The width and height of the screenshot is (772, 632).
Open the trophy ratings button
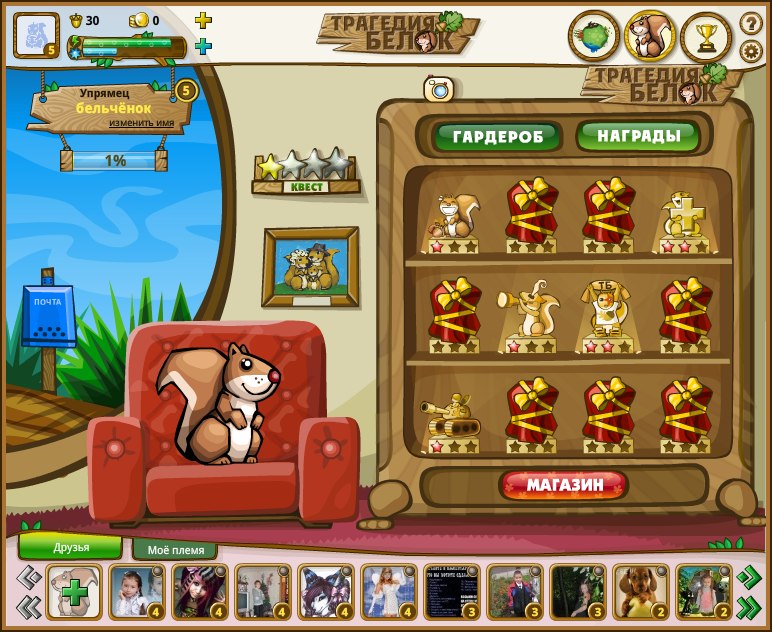click(706, 37)
